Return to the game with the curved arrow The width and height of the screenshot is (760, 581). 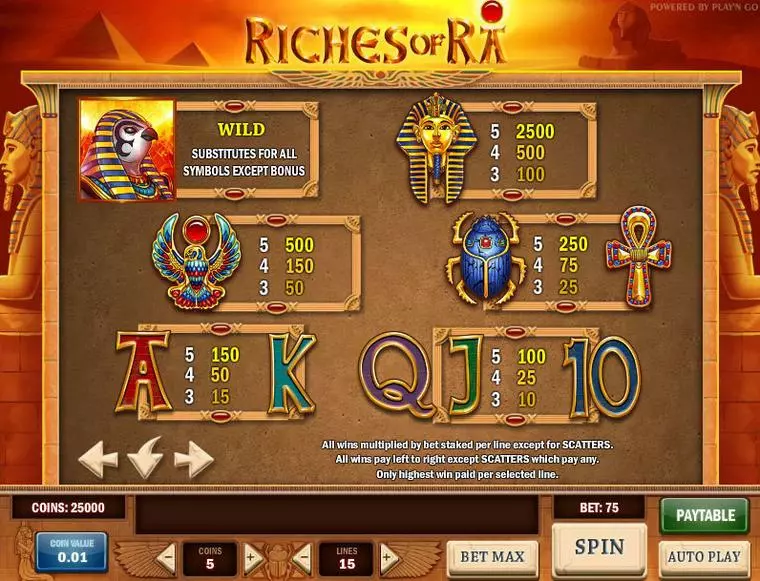146,459
